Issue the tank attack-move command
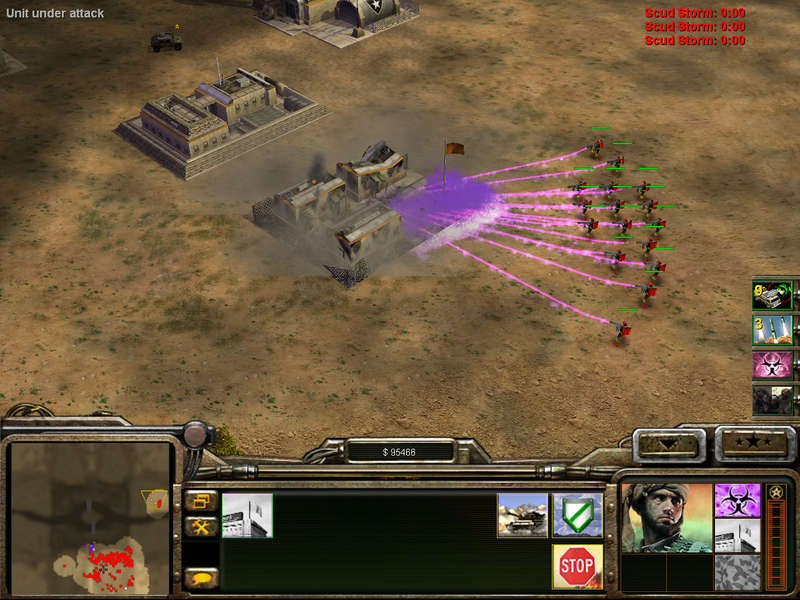 [522, 514]
